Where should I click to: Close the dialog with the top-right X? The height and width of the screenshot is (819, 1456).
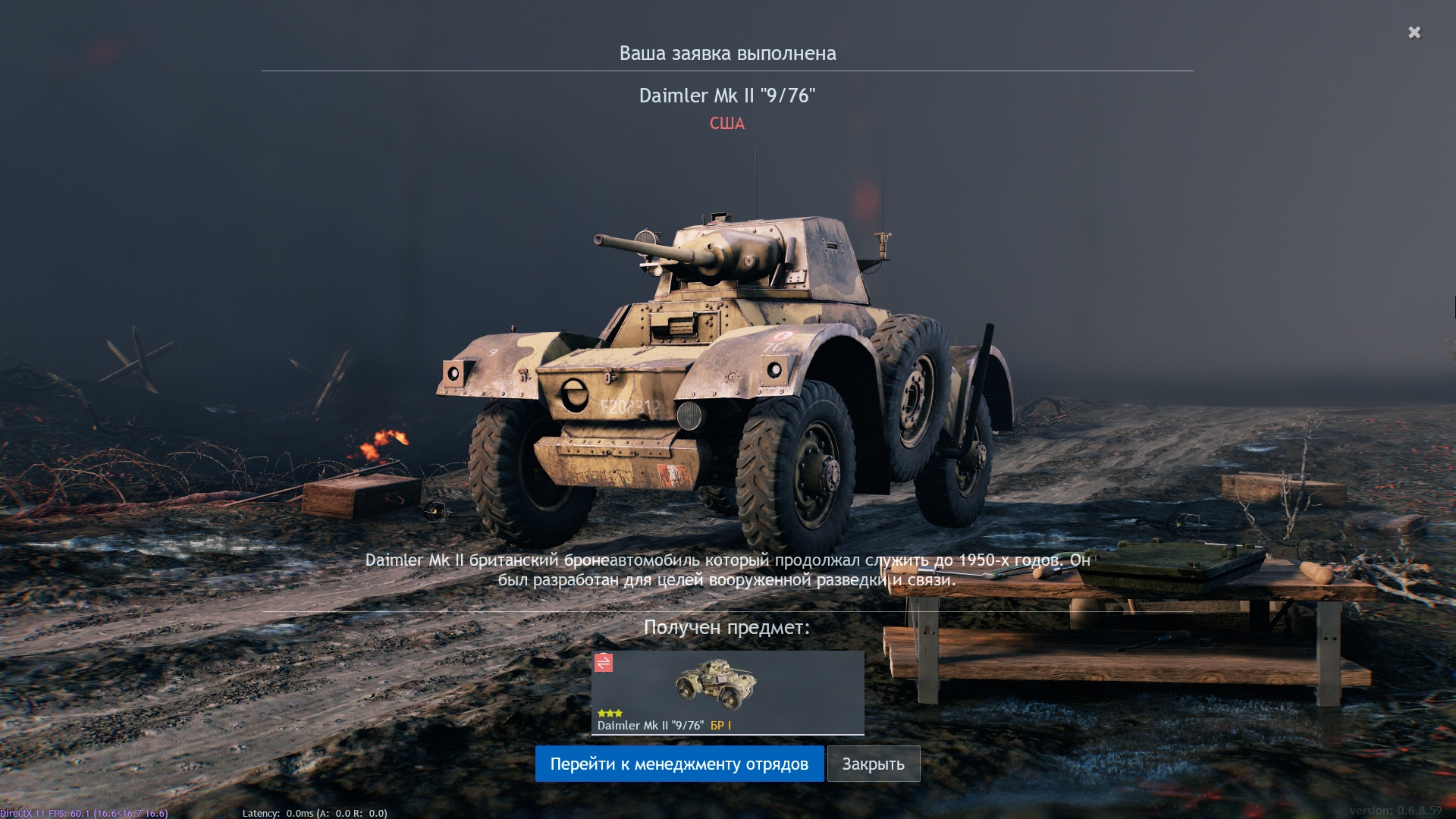point(1414,33)
